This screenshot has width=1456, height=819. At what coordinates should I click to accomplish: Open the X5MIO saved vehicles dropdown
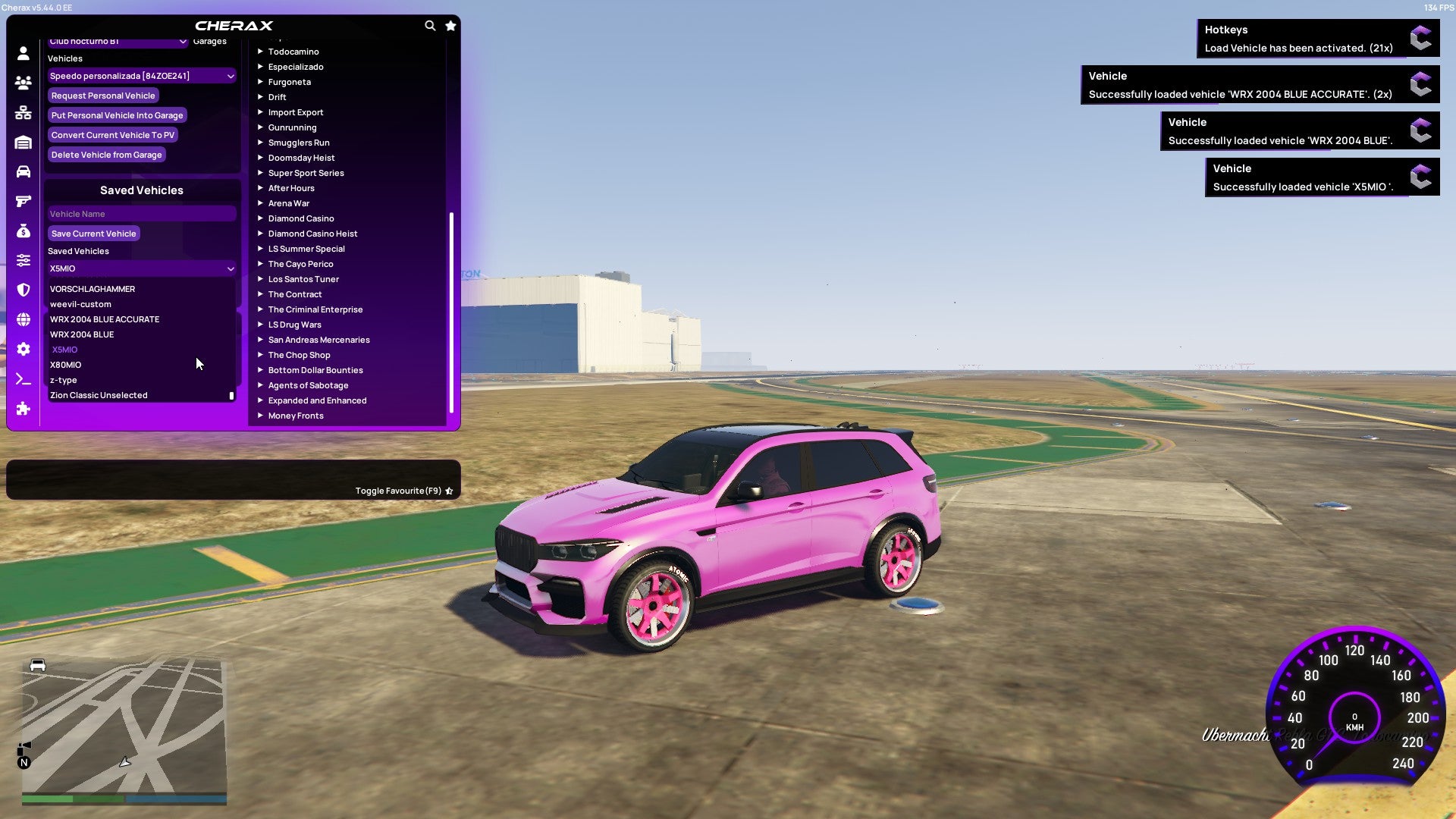[x=141, y=268]
